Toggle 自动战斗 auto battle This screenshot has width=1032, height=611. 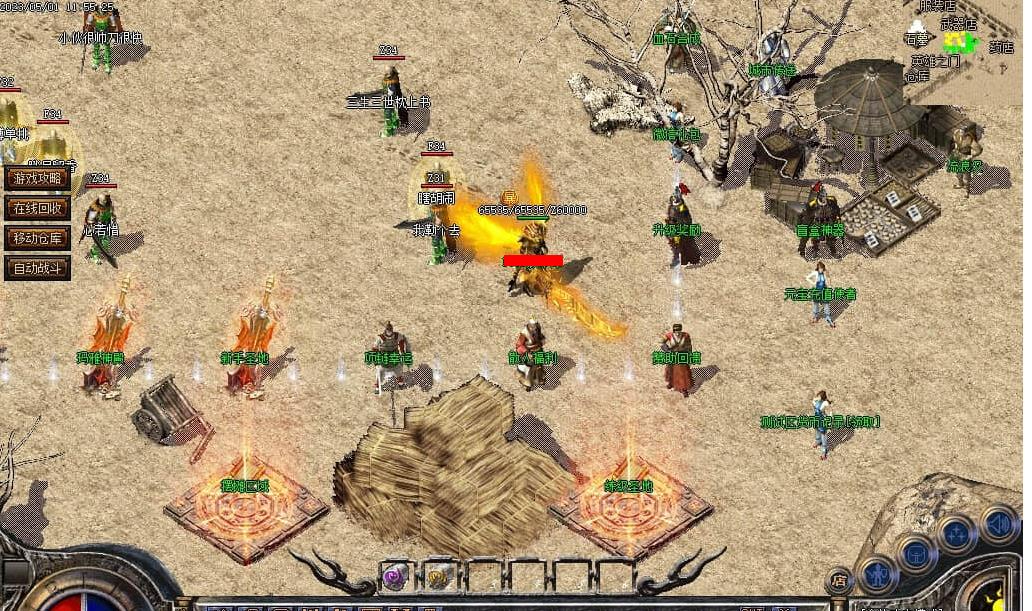(x=37, y=268)
